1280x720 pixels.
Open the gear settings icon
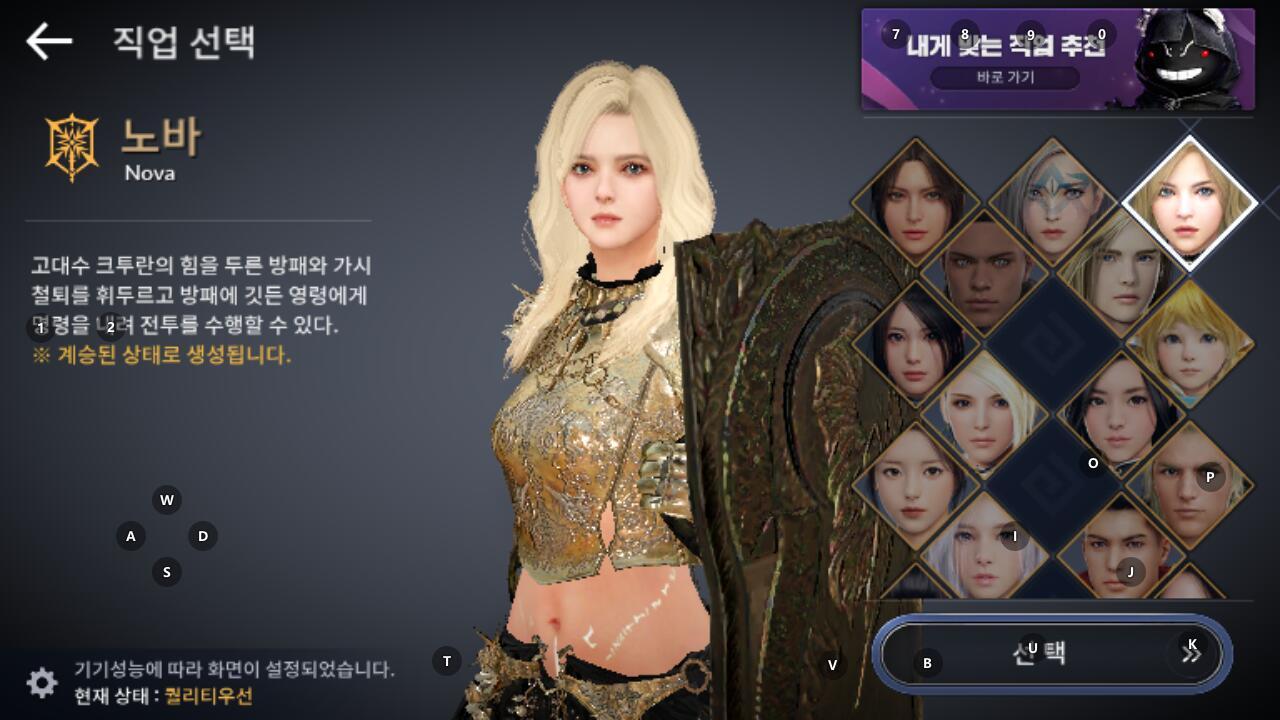point(42,683)
